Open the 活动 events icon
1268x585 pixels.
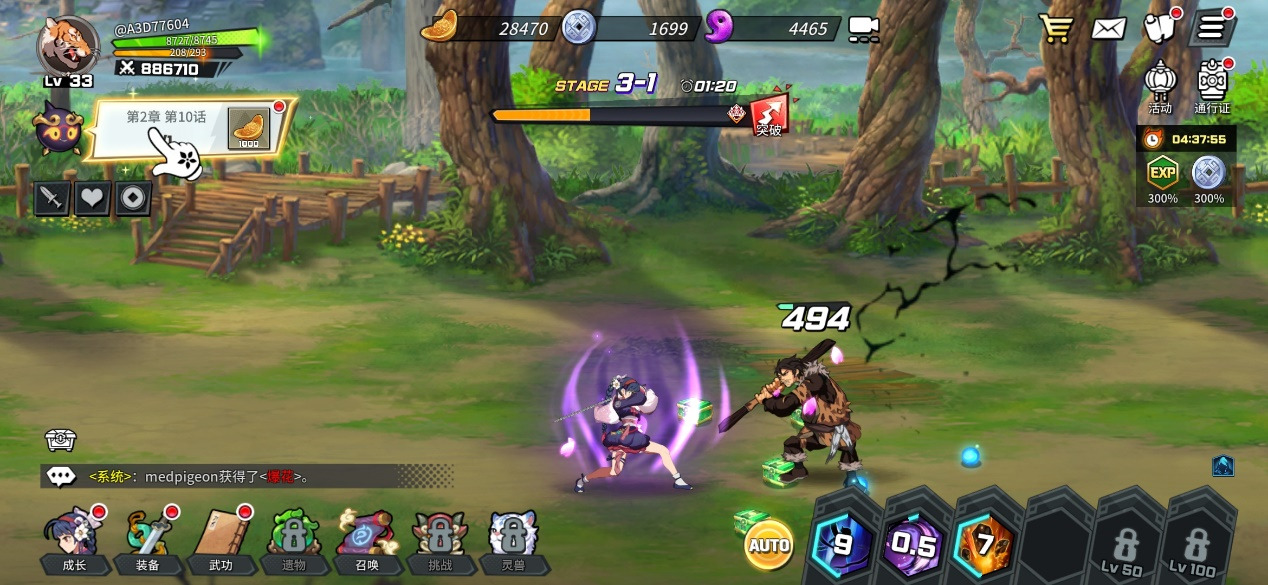click(x=1160, y=86)
